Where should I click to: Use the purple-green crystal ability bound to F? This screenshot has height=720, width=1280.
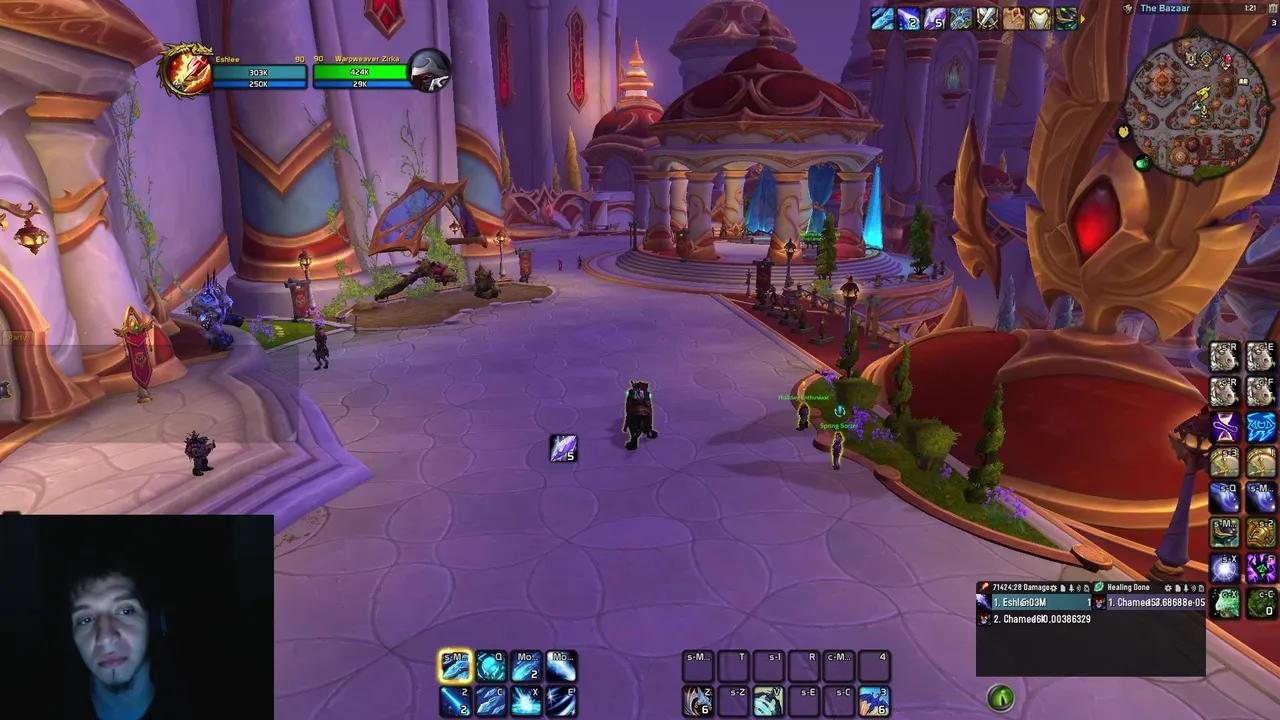(1261, 567)
